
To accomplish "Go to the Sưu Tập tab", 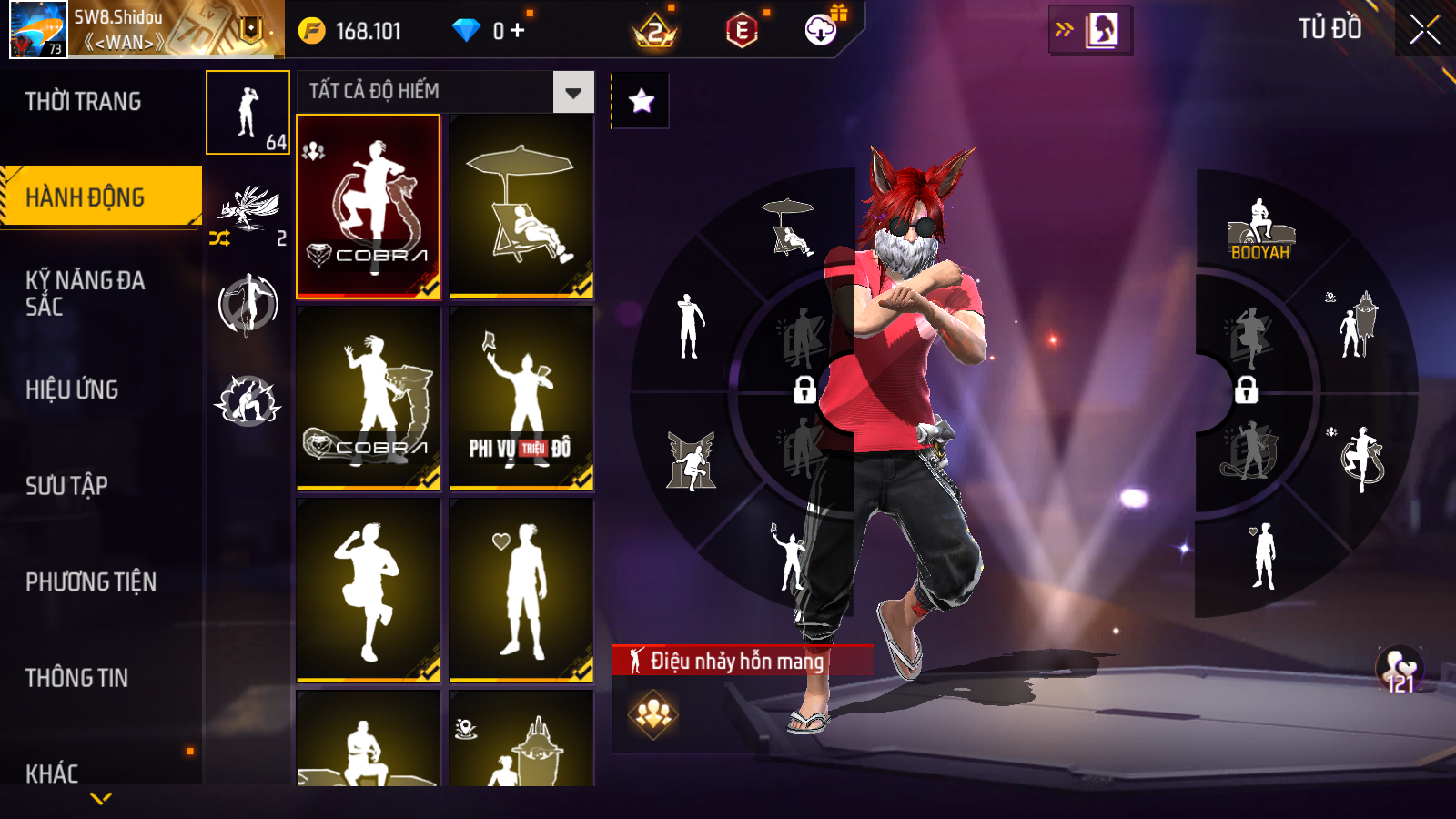I will click(x=67, y=486).
